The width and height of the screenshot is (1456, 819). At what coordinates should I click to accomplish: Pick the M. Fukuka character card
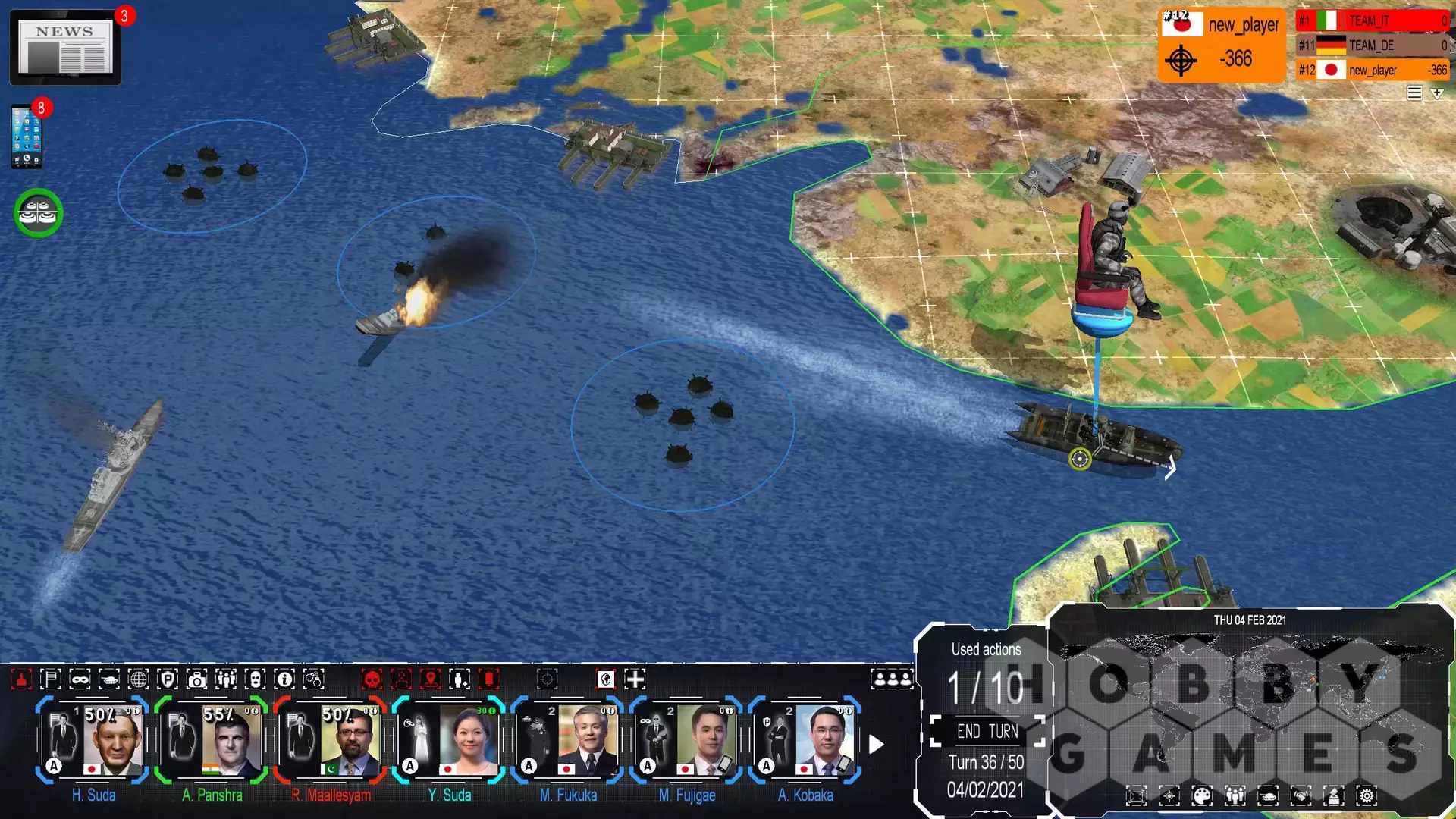pos(568,741)
